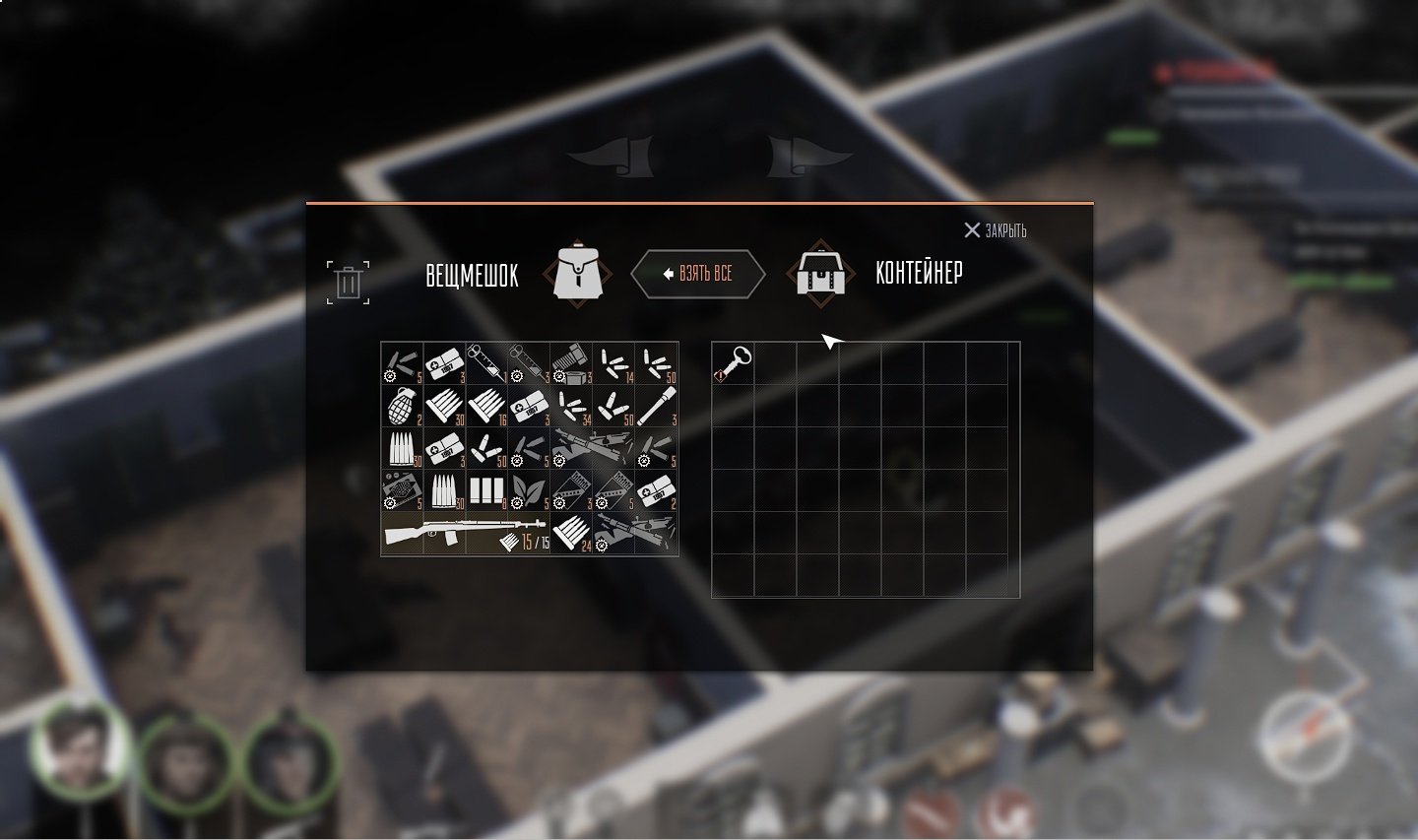Select the bolt and nut parts slot

pos(571,363)
